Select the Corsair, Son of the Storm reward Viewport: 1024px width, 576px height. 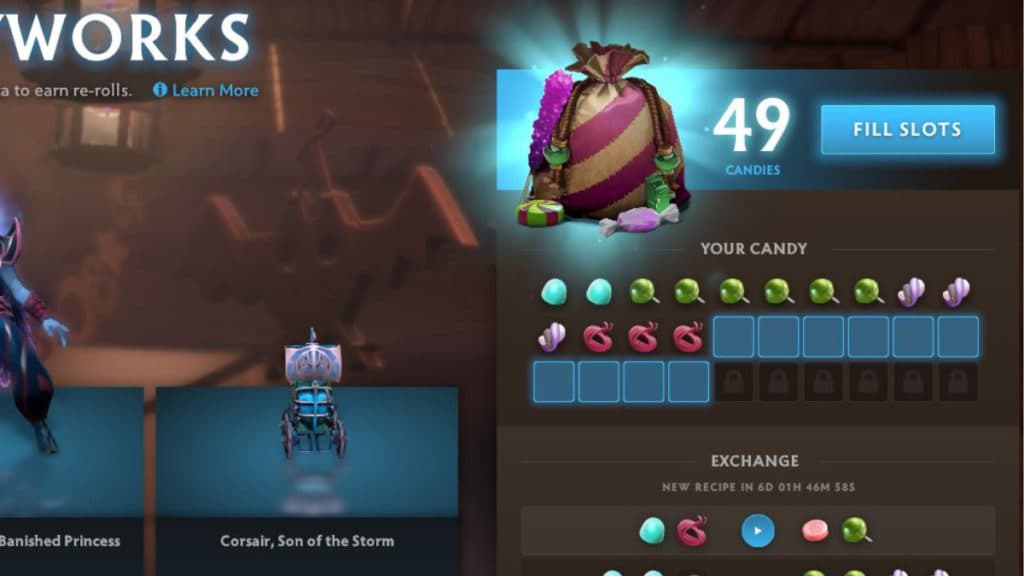point(307,470)
